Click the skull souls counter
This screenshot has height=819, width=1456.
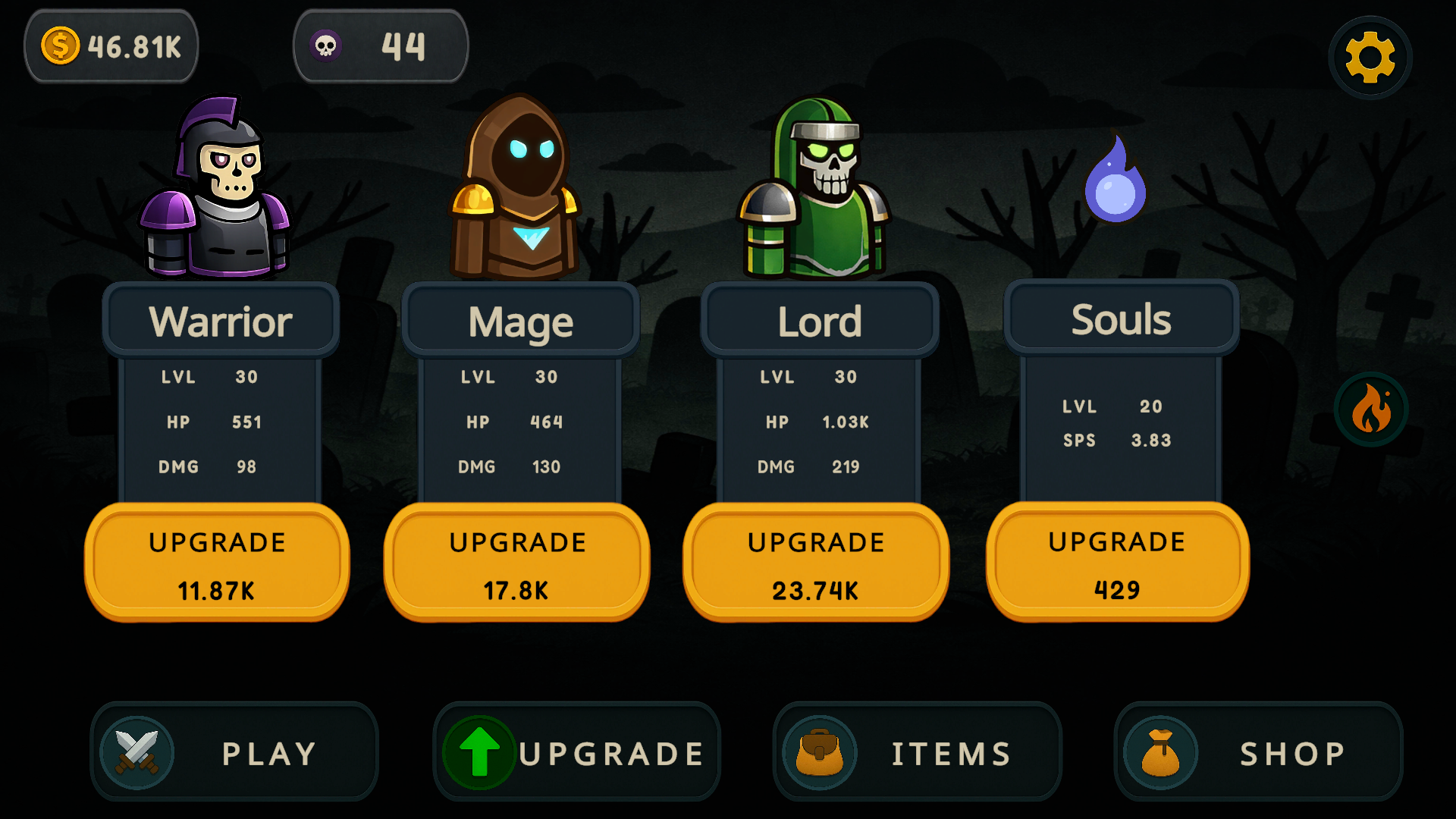[x=381, y=45]
